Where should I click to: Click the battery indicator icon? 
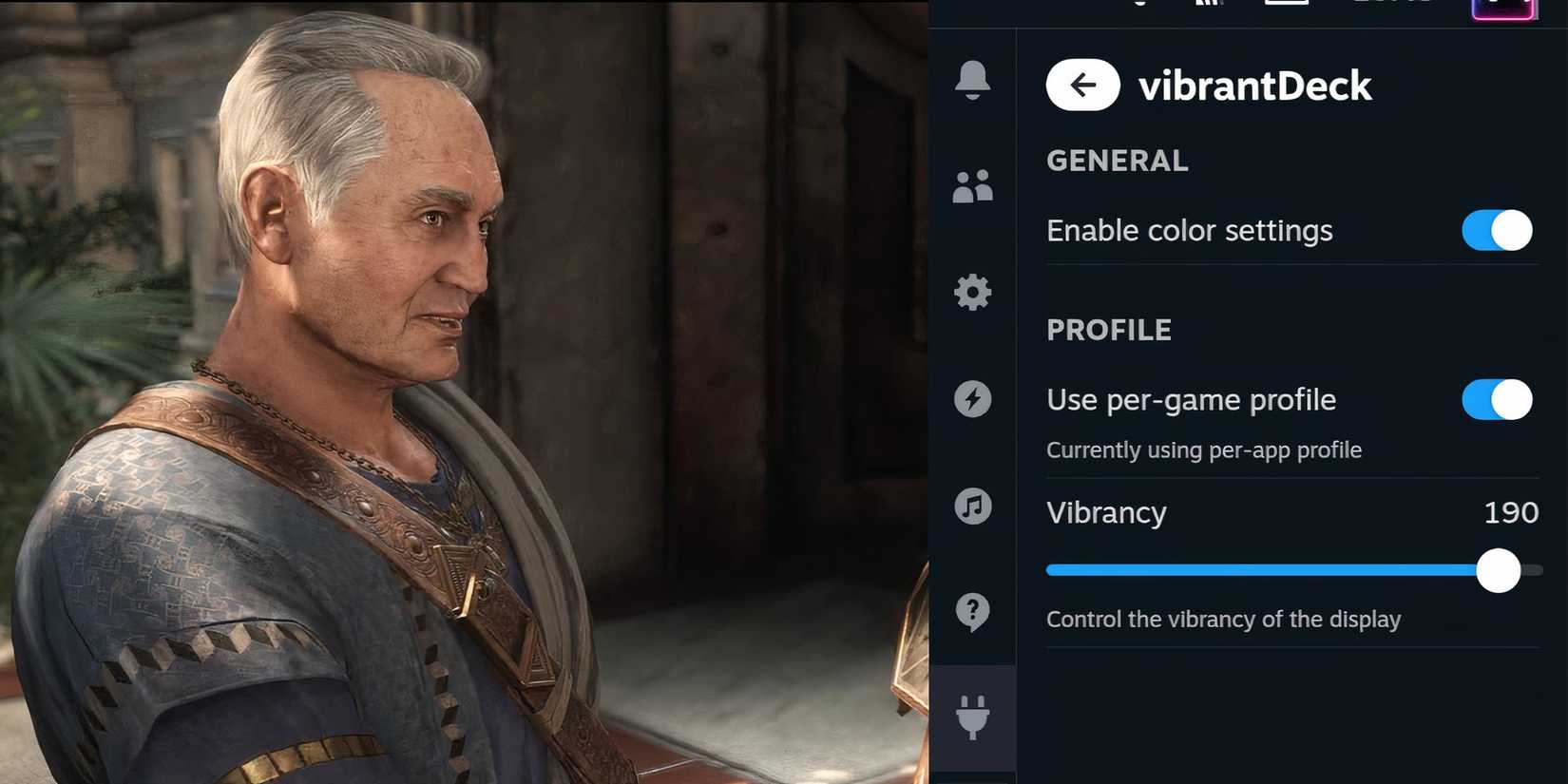point(1286,5)
